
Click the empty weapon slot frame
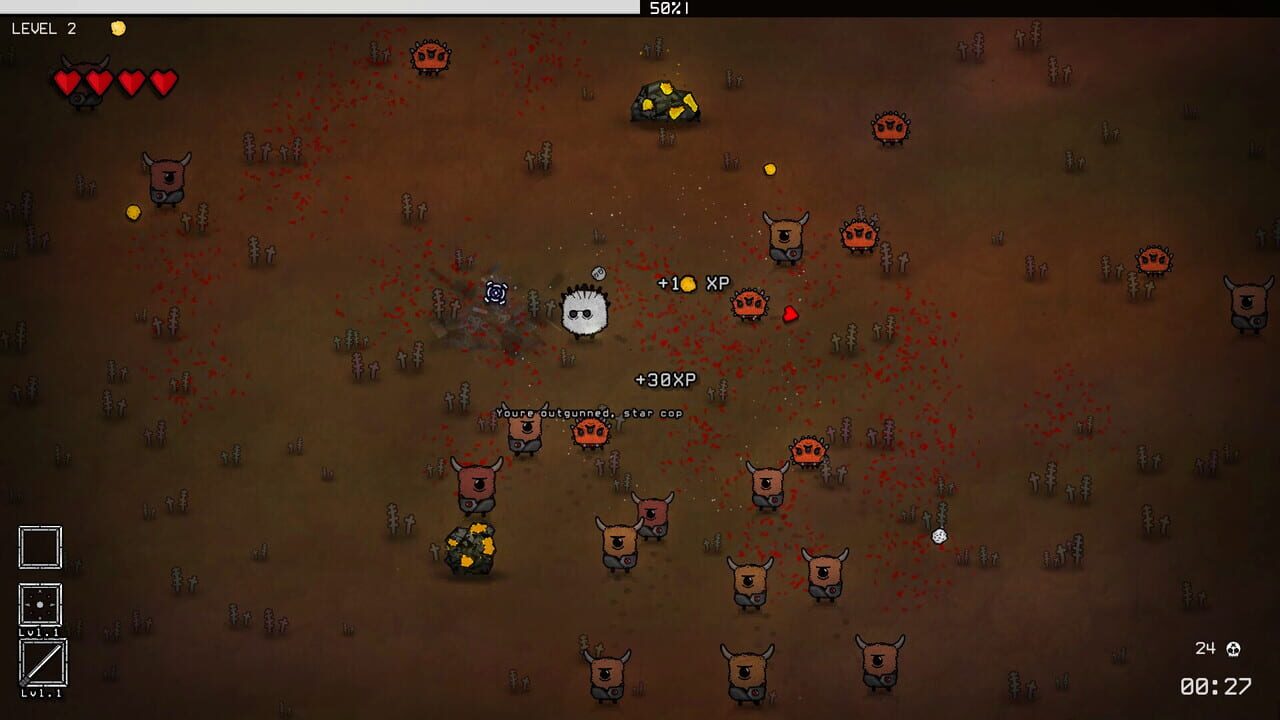point(40,548)
